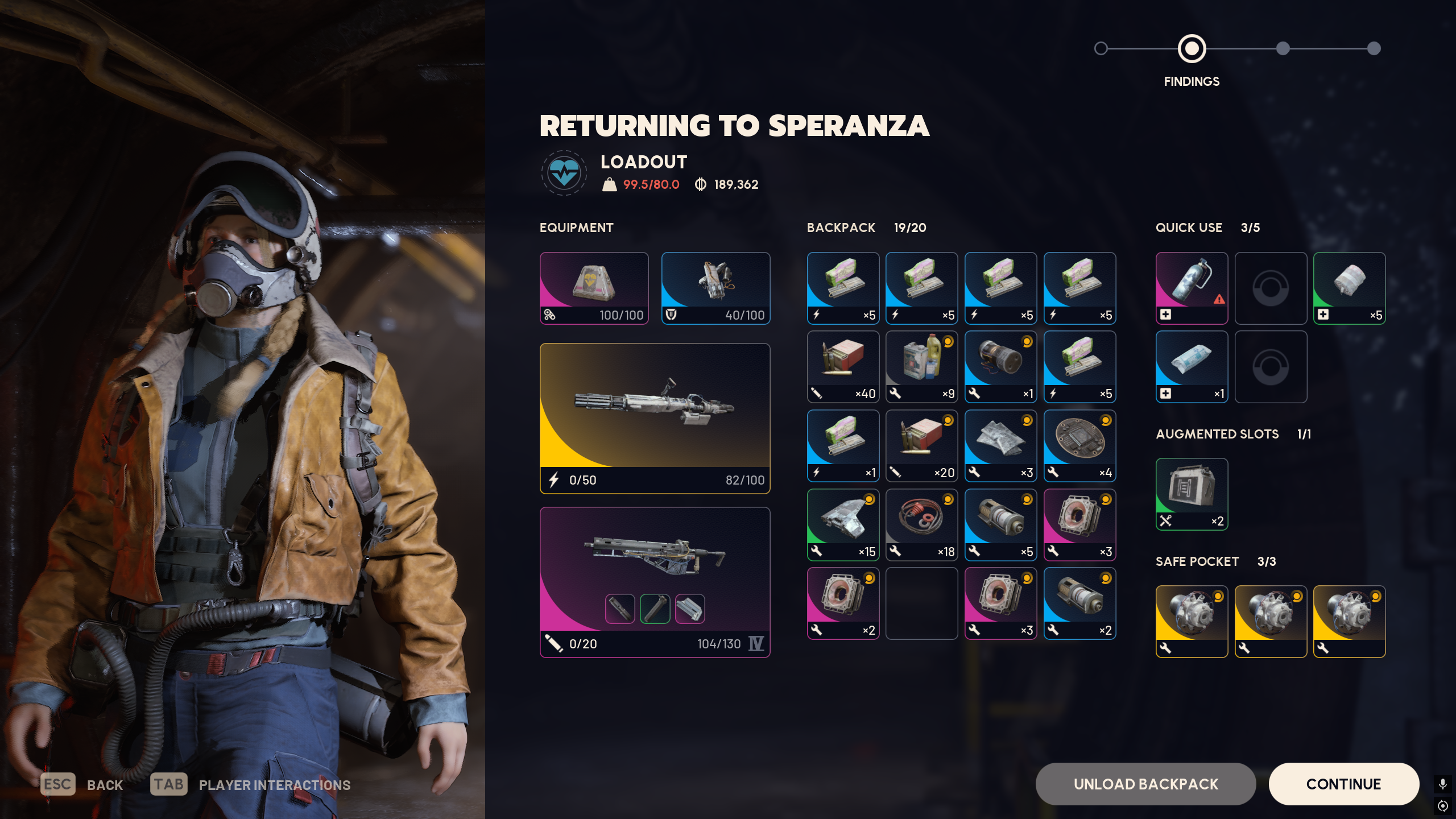Select the spray canister with warning icon
This screenshot has width=1456, height=819.
[1192, 288]
